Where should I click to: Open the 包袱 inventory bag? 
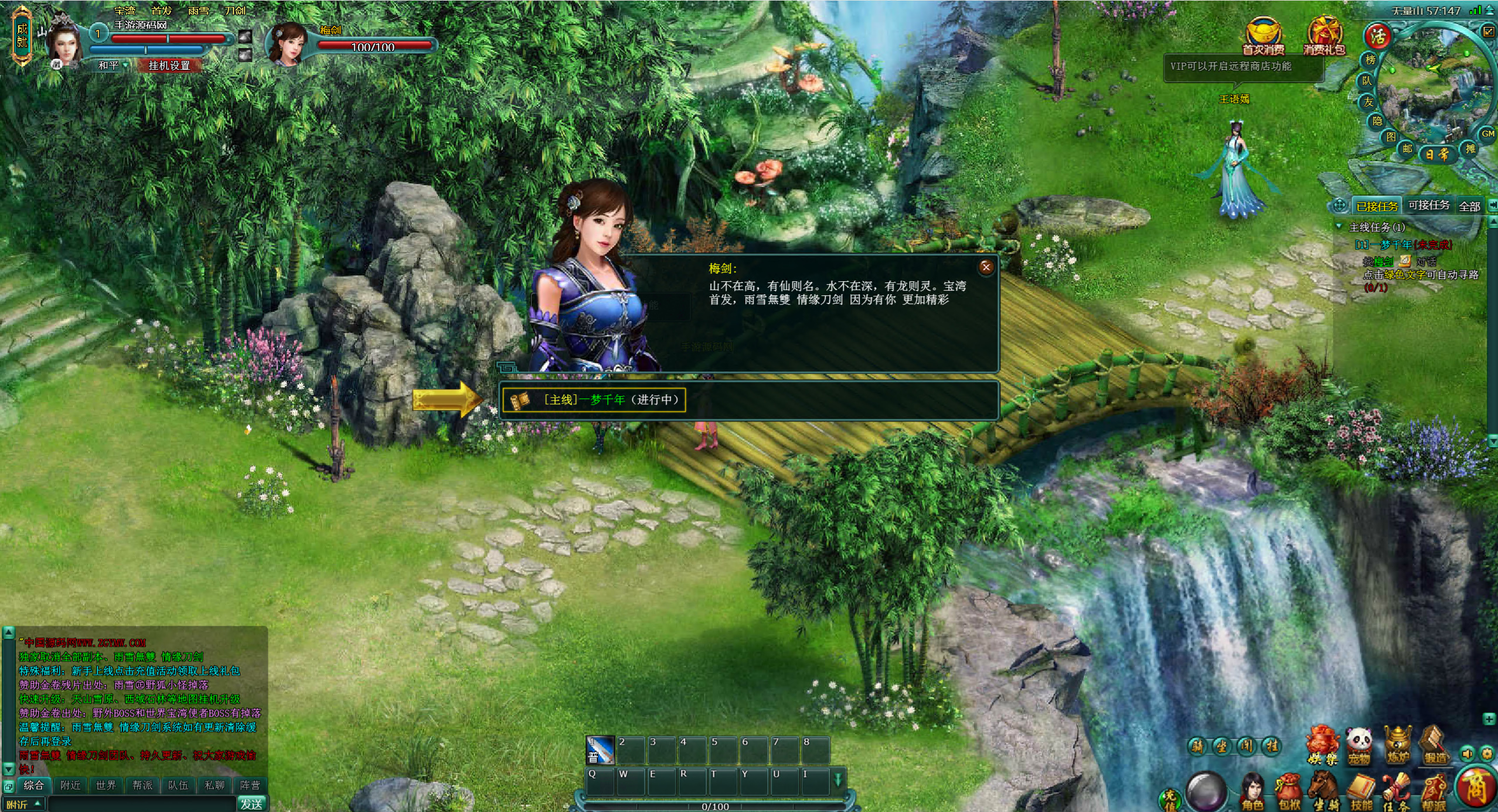pos(1288,791)
